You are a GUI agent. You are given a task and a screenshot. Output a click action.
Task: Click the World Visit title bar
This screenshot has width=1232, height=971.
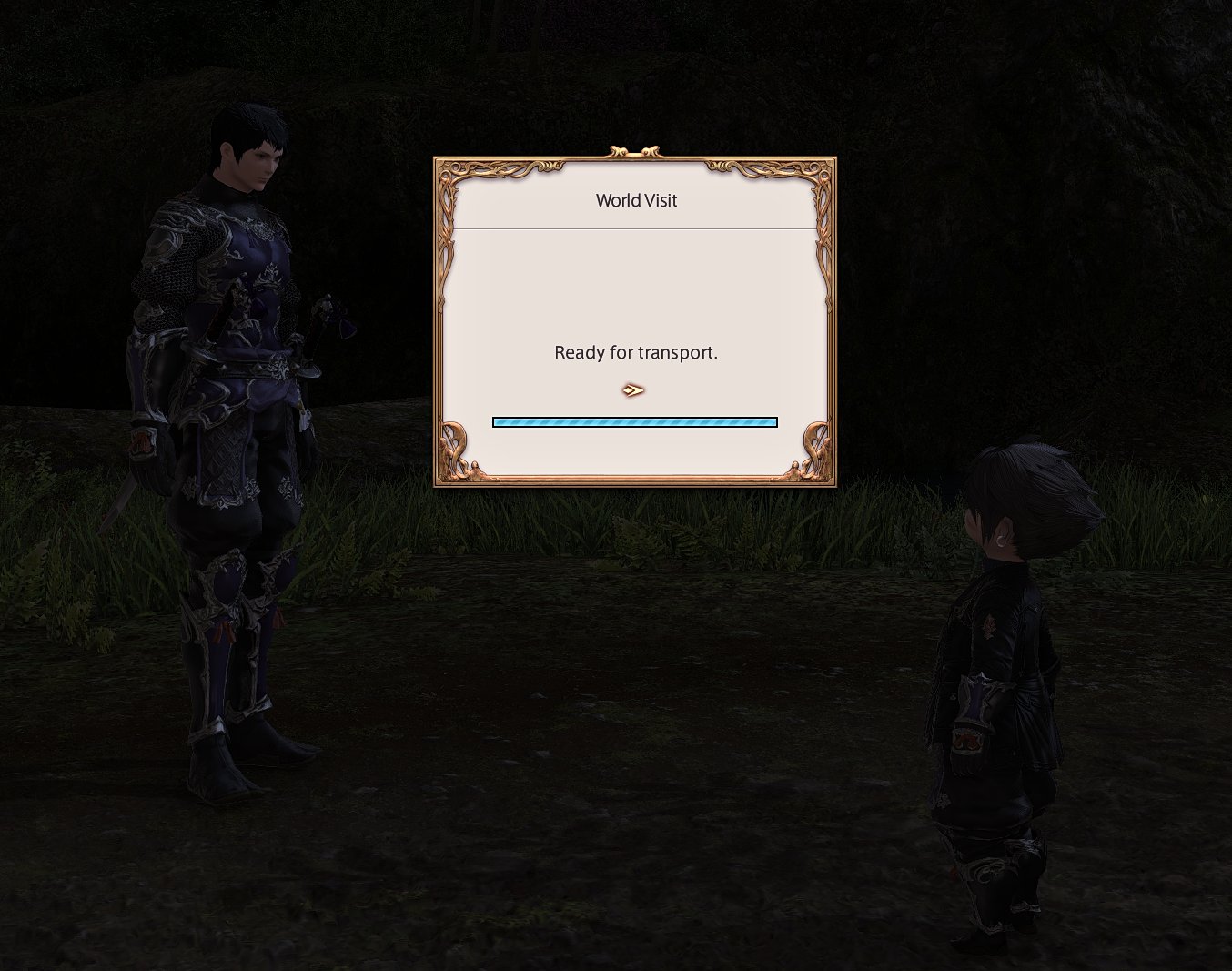pos(635,200)
